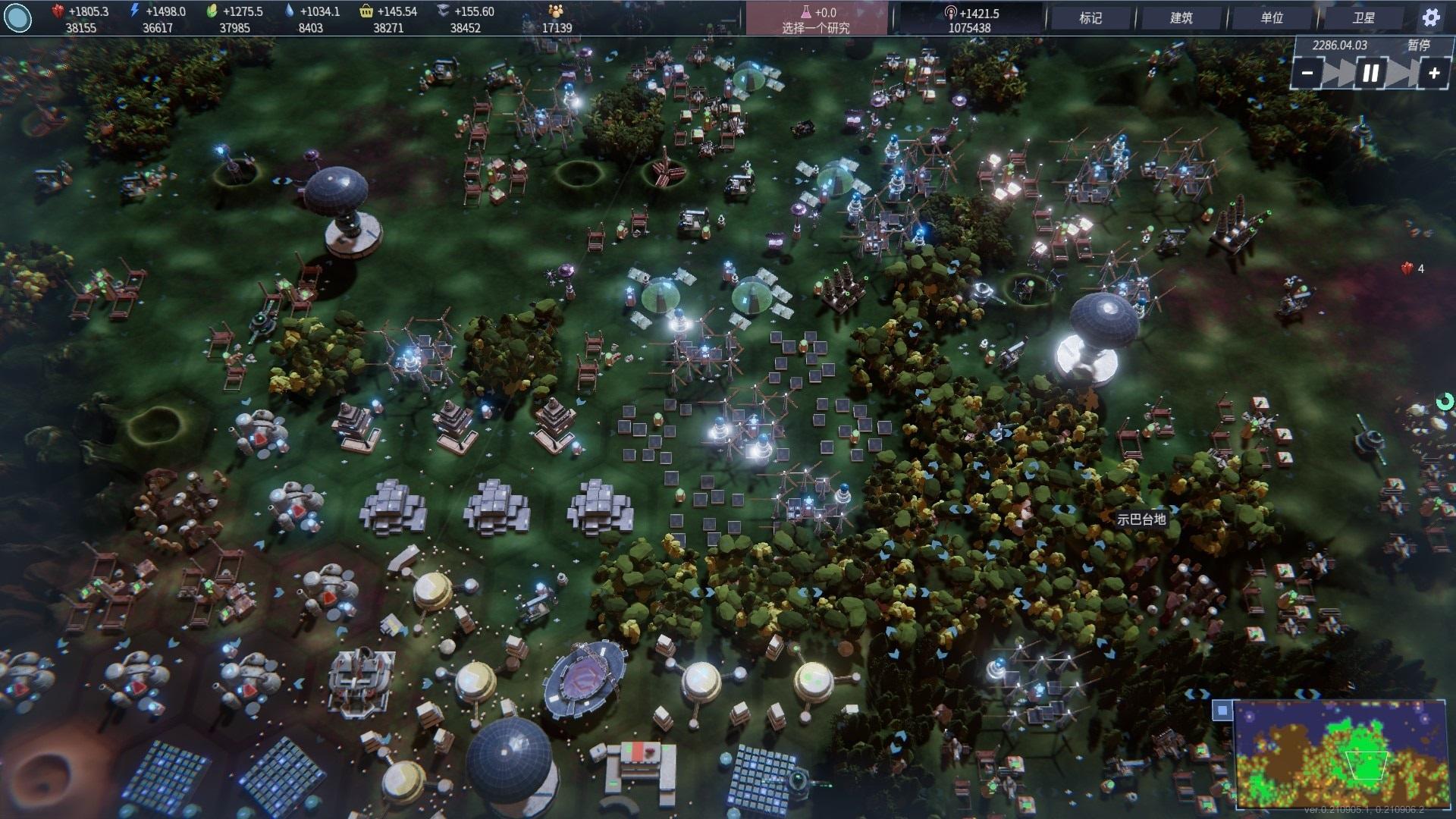Select a research in the pink research panel
The image size is (1456, 819).
(816, 20)
